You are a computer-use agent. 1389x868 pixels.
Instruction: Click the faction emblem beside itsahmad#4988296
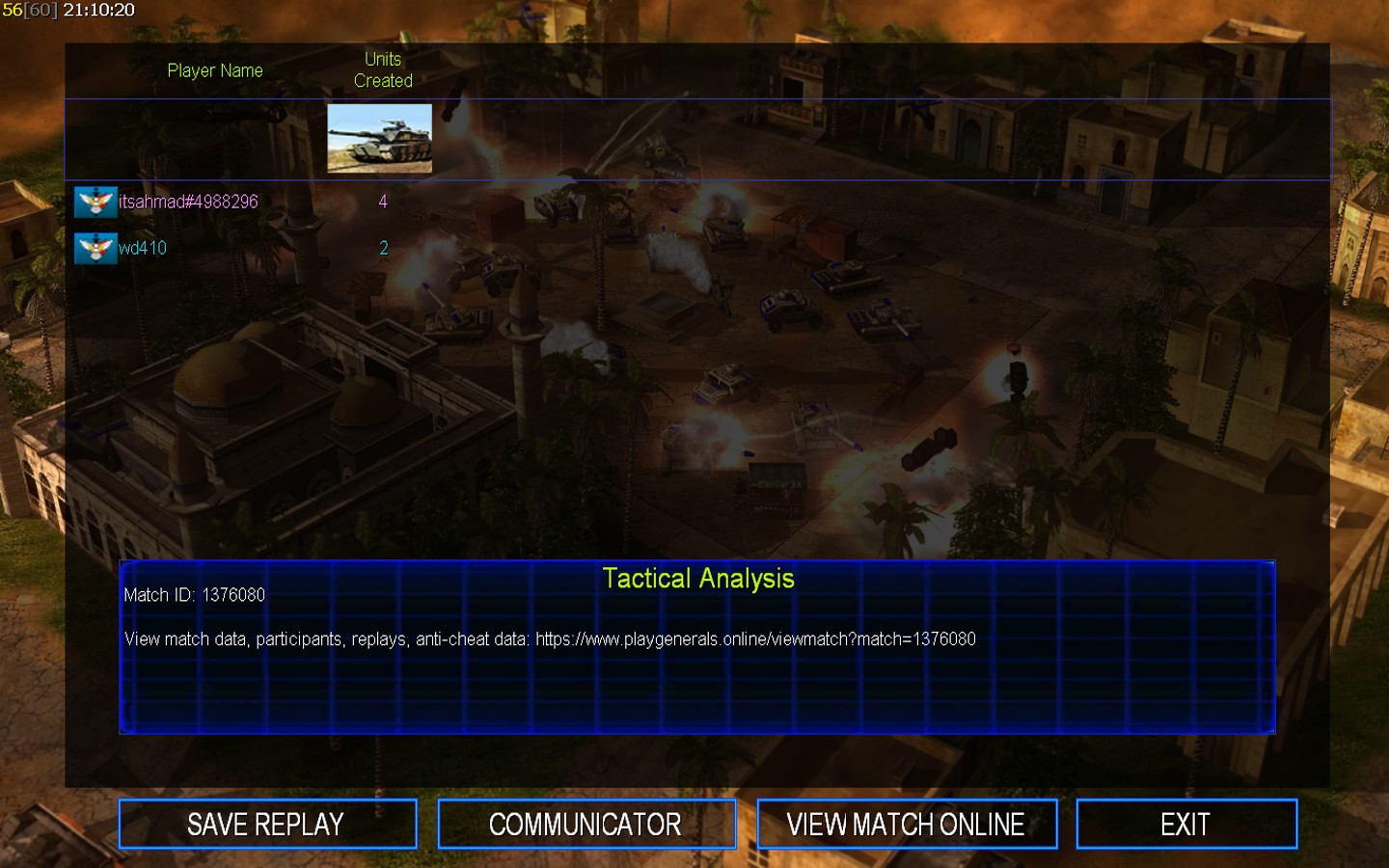[95, 202]
